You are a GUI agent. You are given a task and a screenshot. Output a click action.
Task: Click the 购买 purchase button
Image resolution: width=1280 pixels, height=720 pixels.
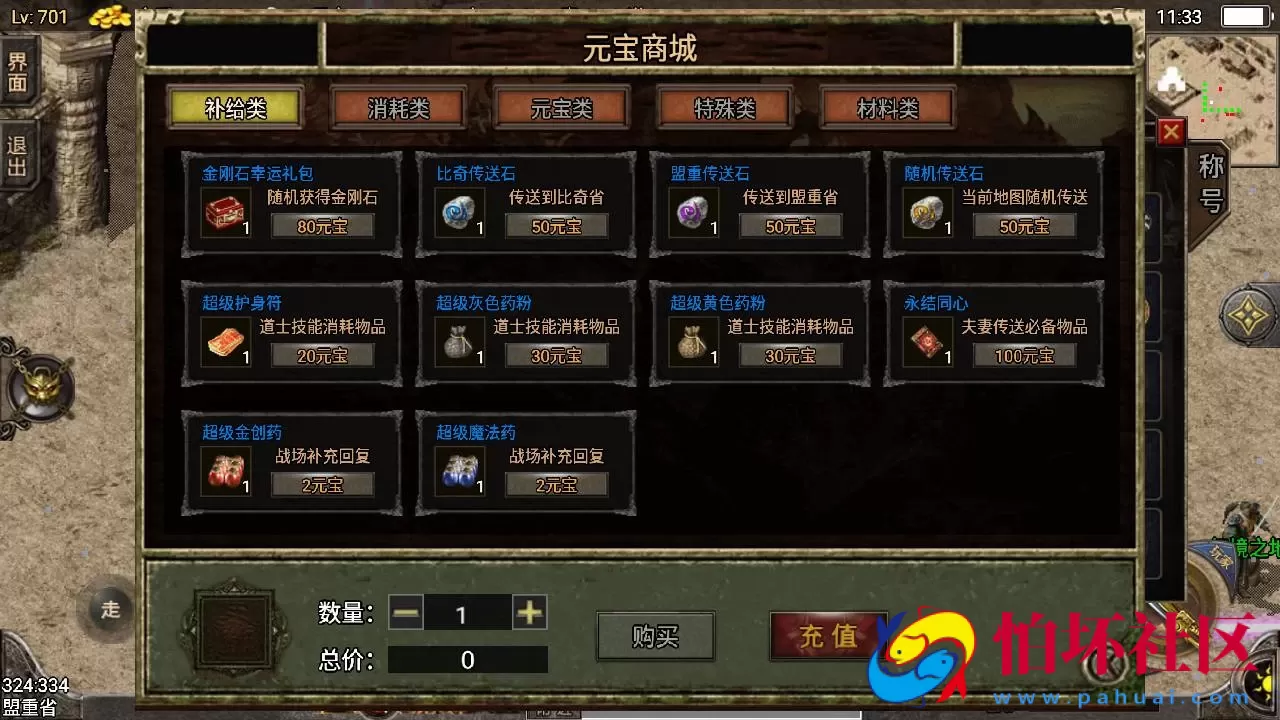655,636
